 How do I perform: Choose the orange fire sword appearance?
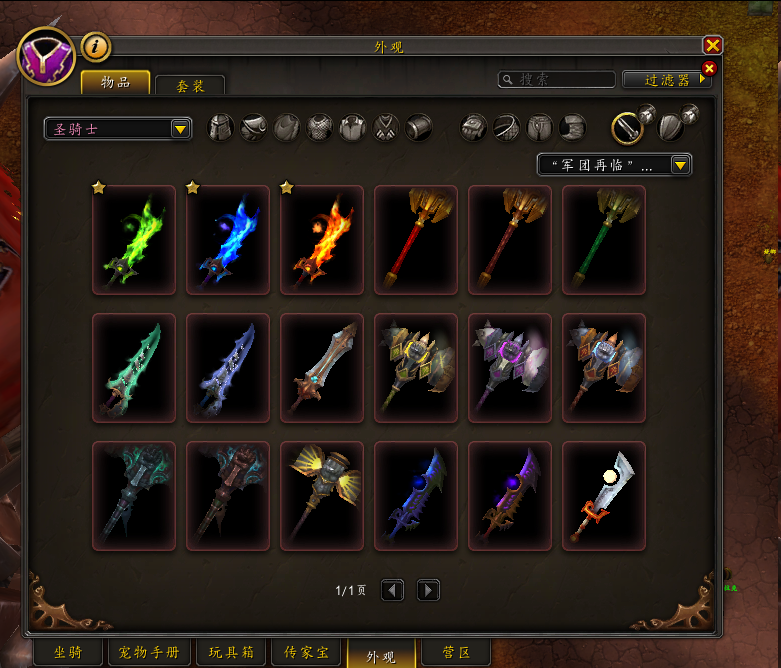pyautogui.click(x=322, y=241)
